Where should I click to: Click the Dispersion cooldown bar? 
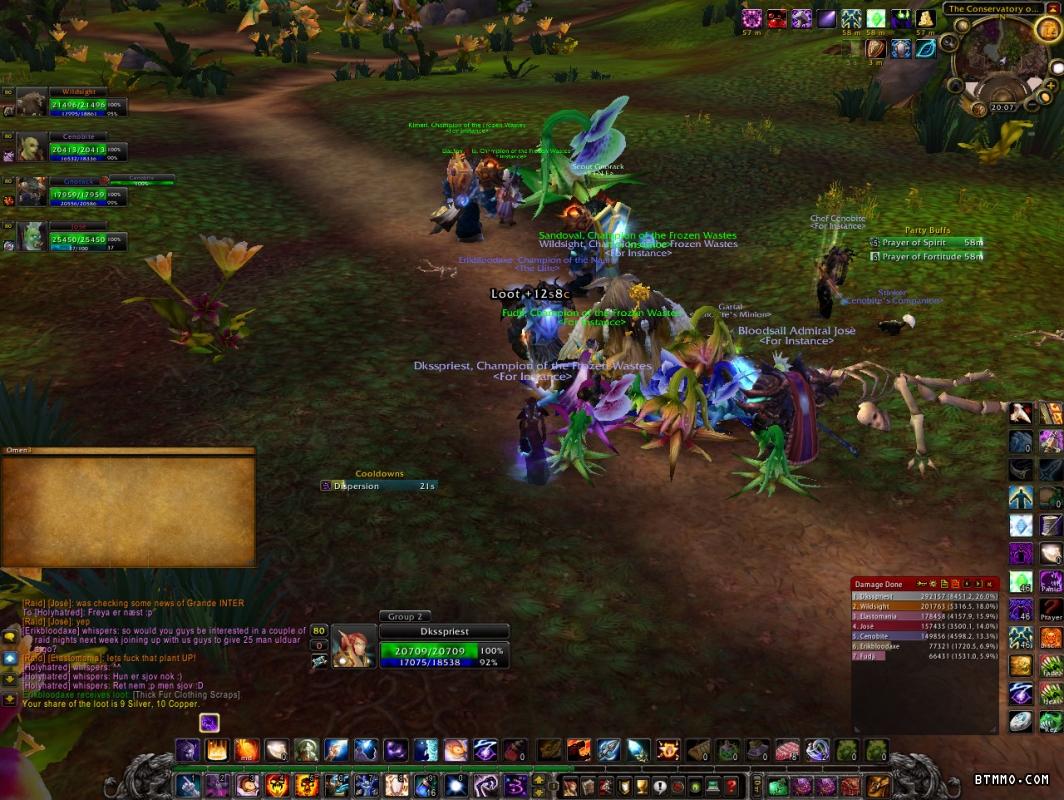(378, 486)
